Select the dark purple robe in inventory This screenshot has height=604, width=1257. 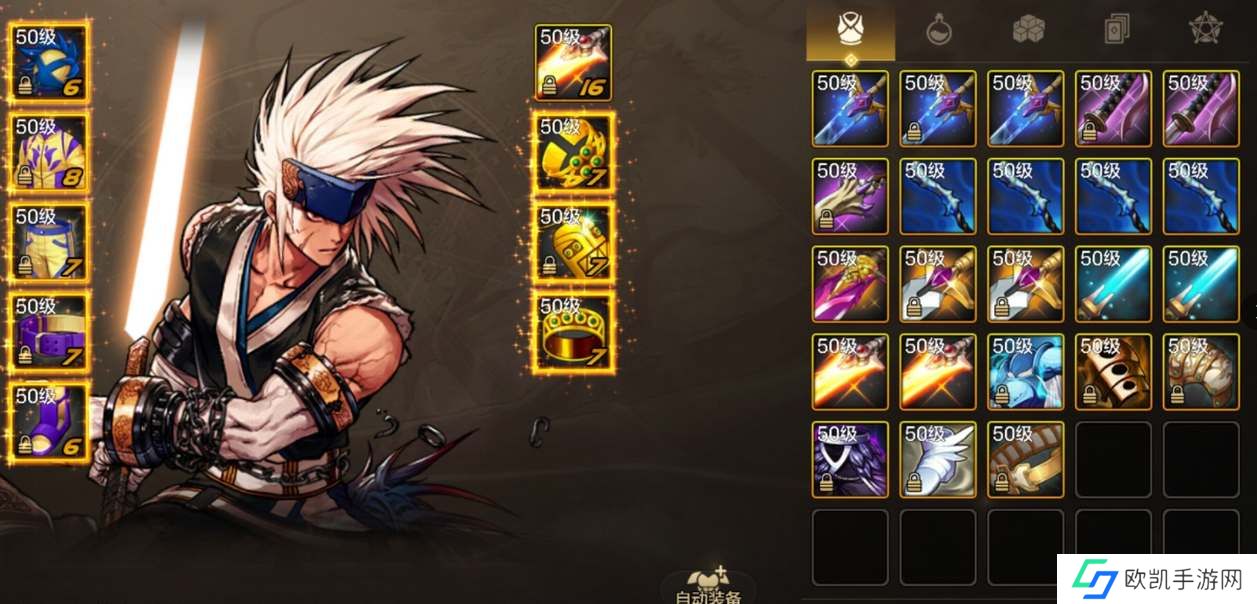(x=850, y=459)
